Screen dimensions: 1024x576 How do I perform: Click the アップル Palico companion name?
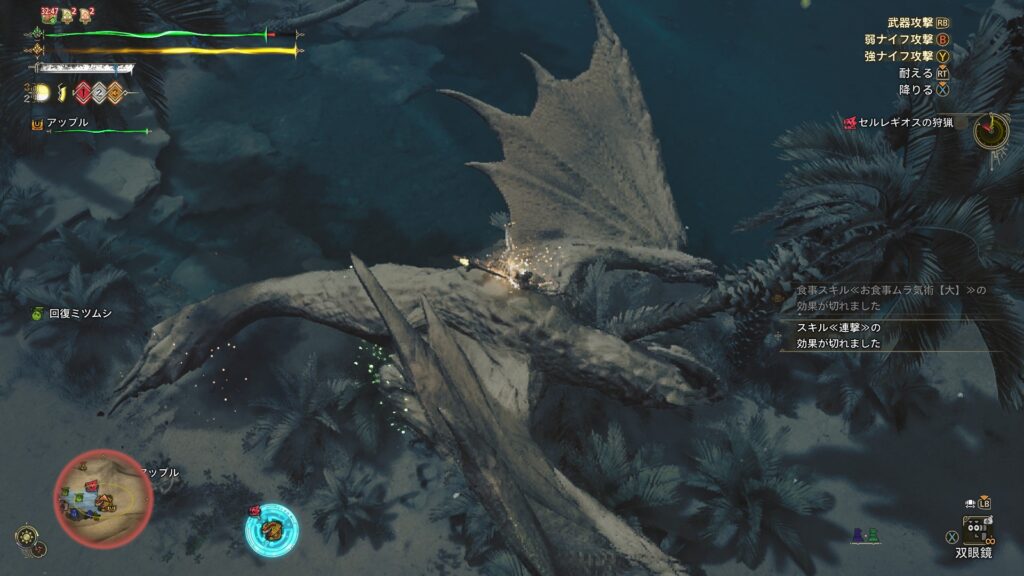coord(67,122)
